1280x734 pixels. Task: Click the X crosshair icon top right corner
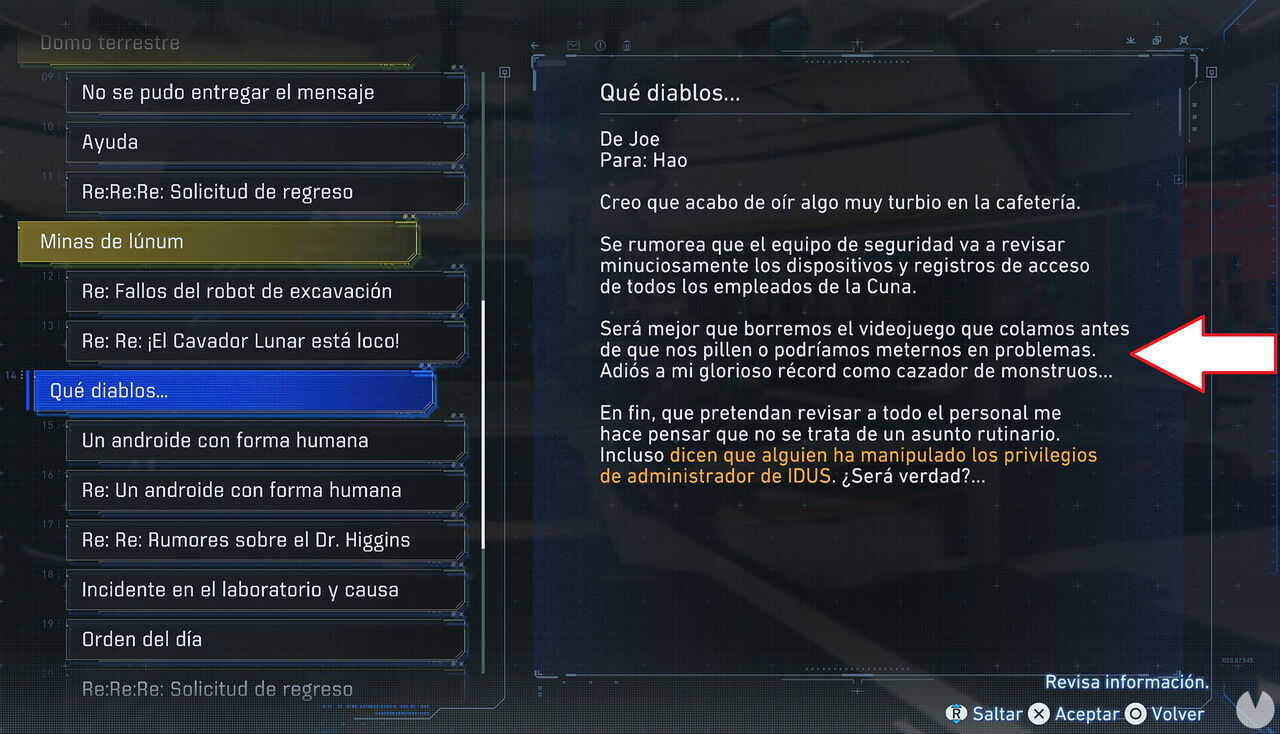coord(1183,40)
